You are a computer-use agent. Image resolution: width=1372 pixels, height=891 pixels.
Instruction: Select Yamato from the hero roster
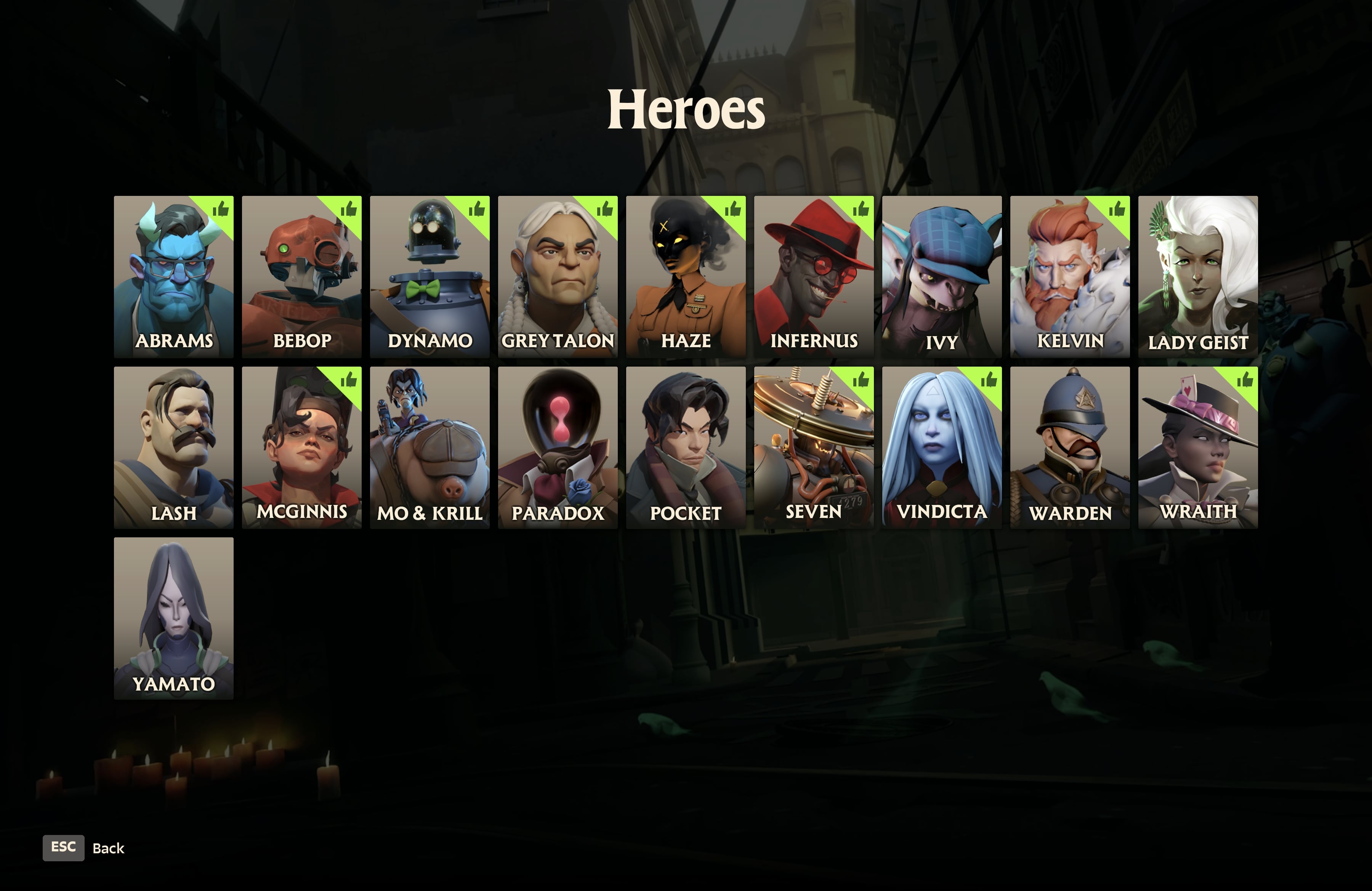[x=173, y=618]
